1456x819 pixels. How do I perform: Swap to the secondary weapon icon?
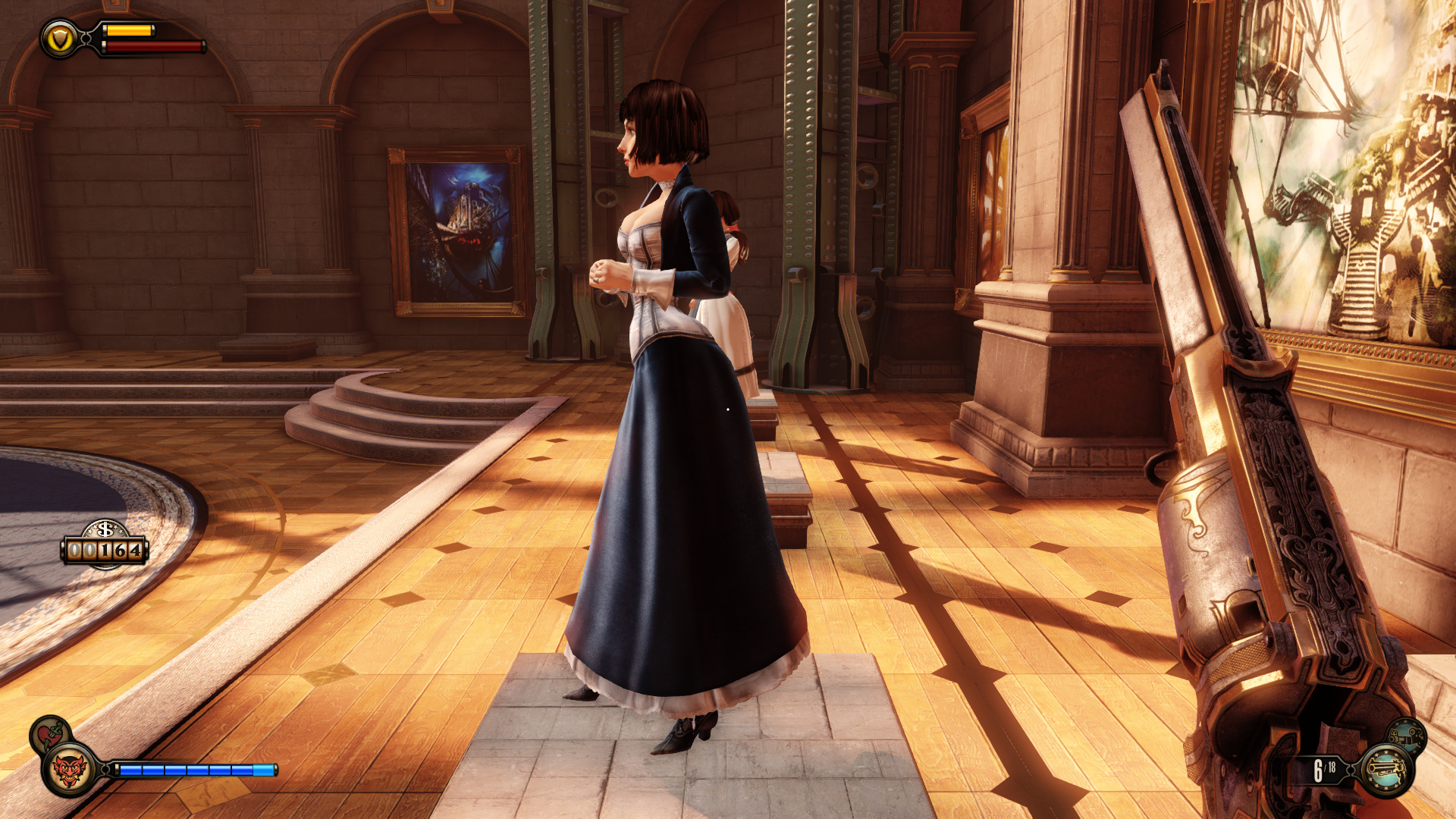tap(1407, 735)
